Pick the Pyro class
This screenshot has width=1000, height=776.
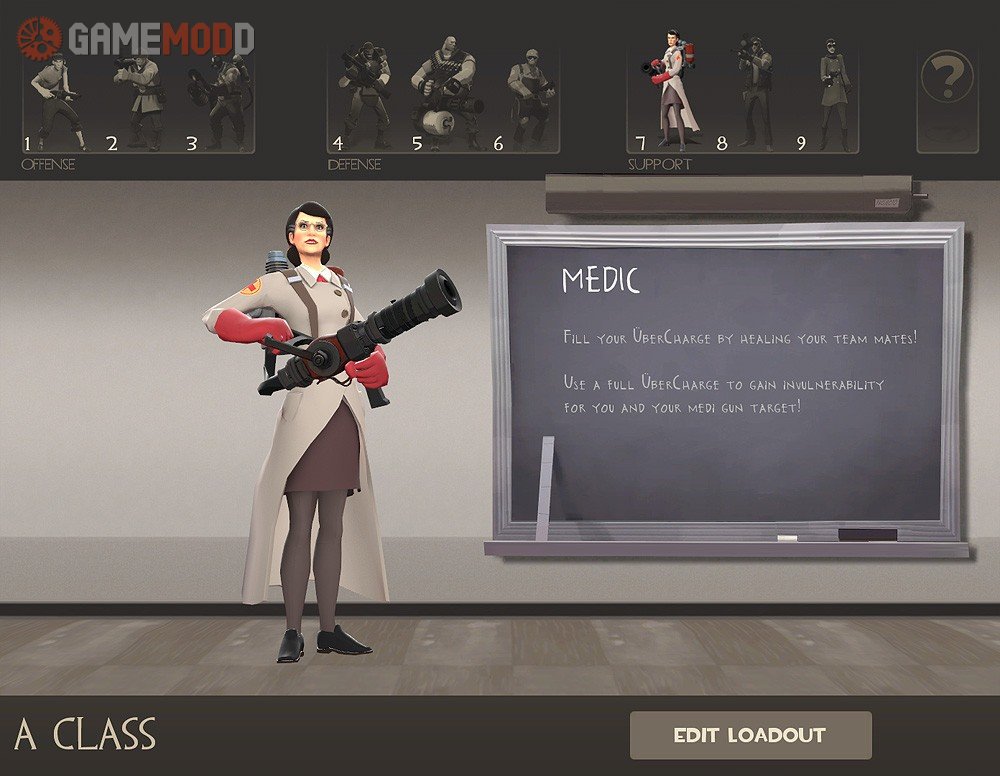tap(222, 100)
